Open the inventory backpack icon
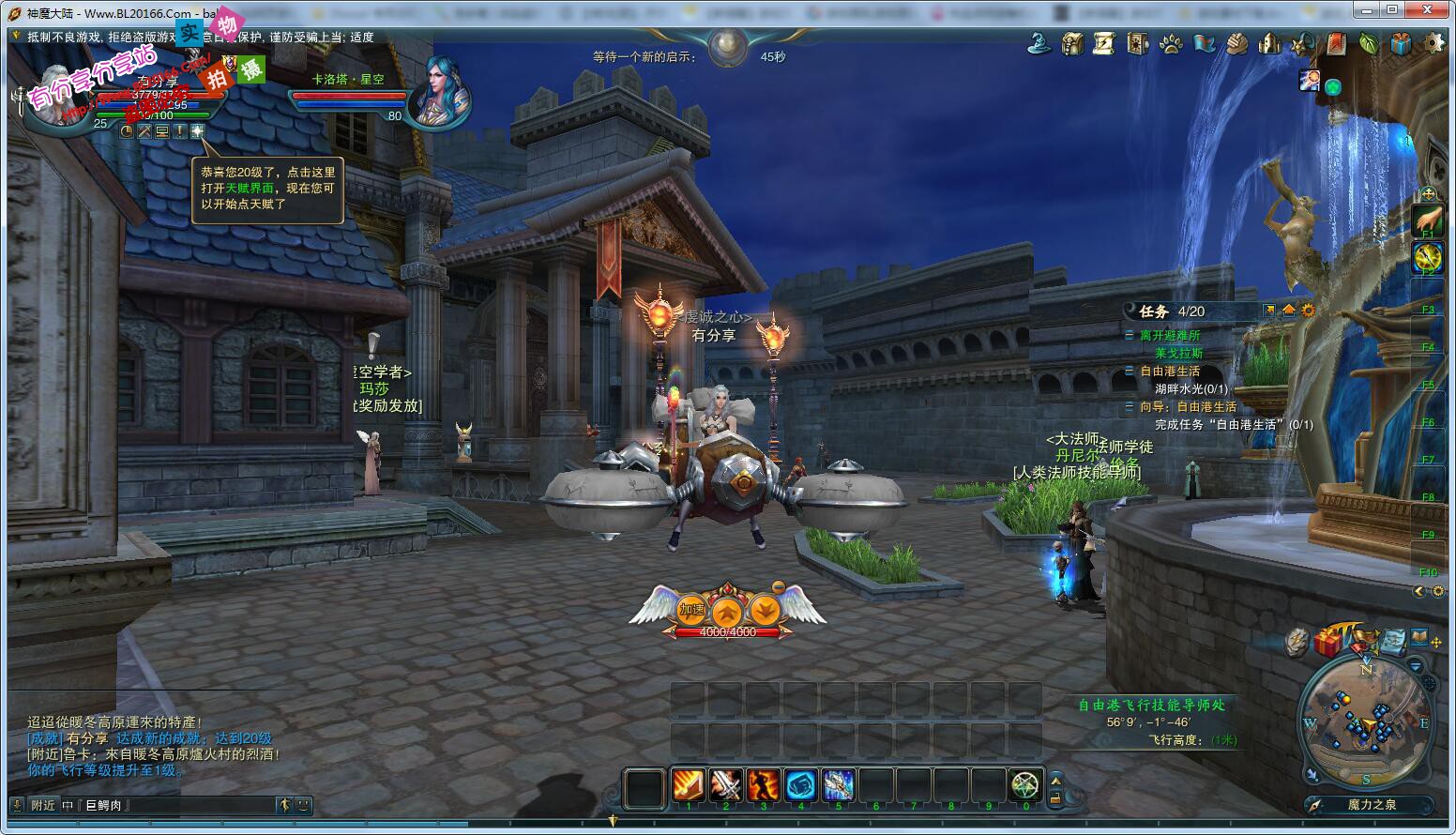 point(1072,42)
